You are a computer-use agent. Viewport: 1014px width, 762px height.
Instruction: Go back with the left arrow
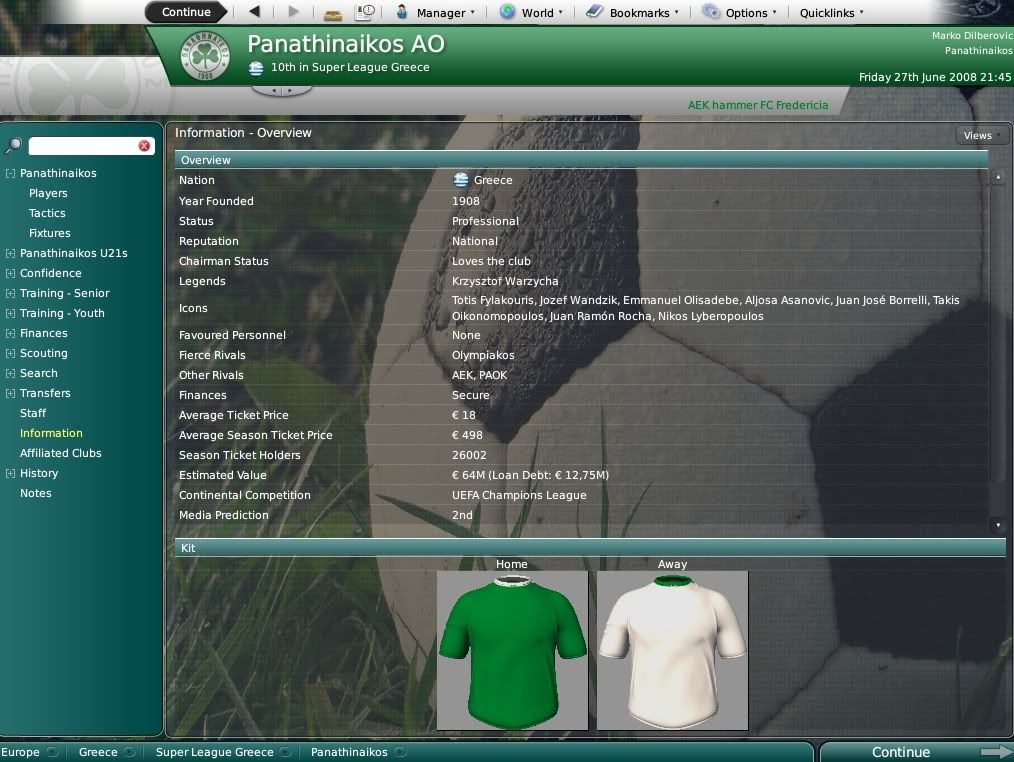point(254,12)
